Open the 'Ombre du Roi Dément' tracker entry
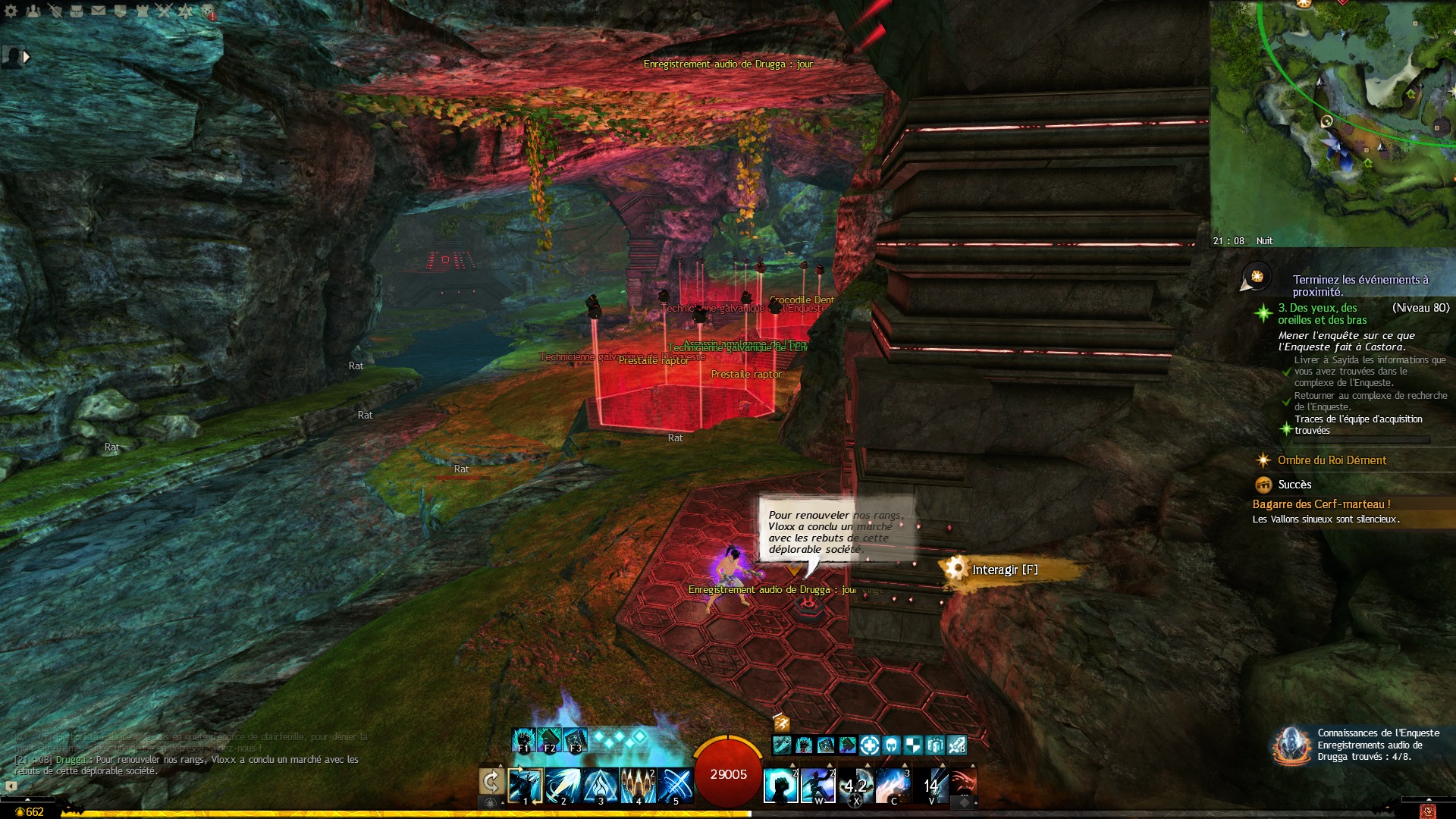Viewport: 1456px width, 819px height. [1331, 460]
